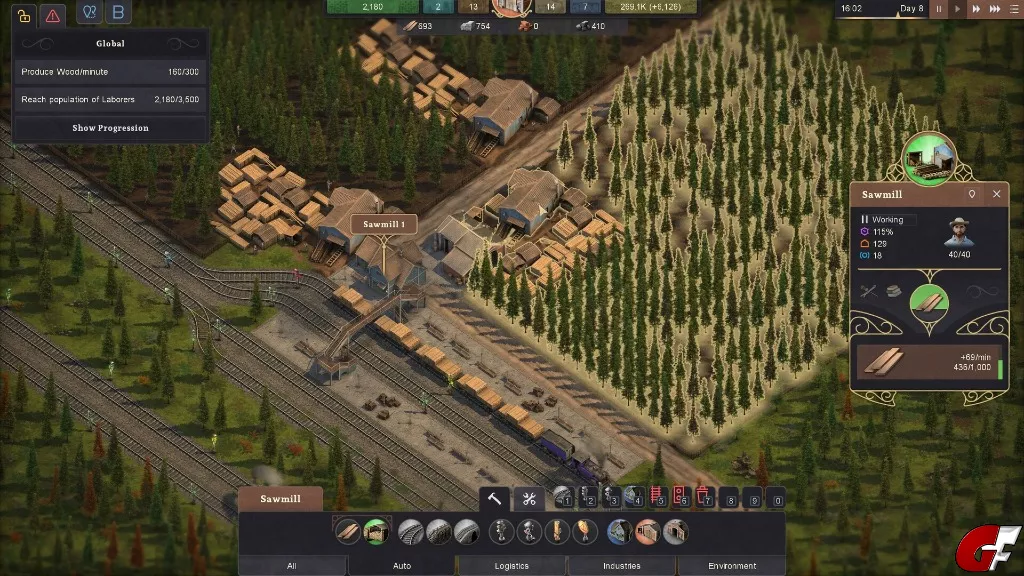Click the blue letter B button

[x=118, y=13]
